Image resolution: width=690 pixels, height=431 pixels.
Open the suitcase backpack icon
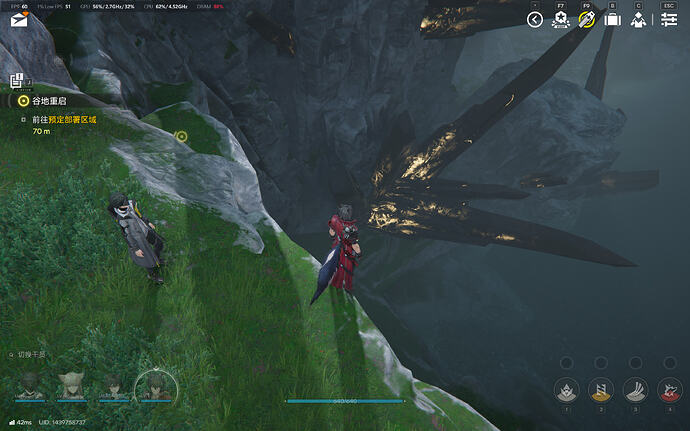(x=613, y=20)
